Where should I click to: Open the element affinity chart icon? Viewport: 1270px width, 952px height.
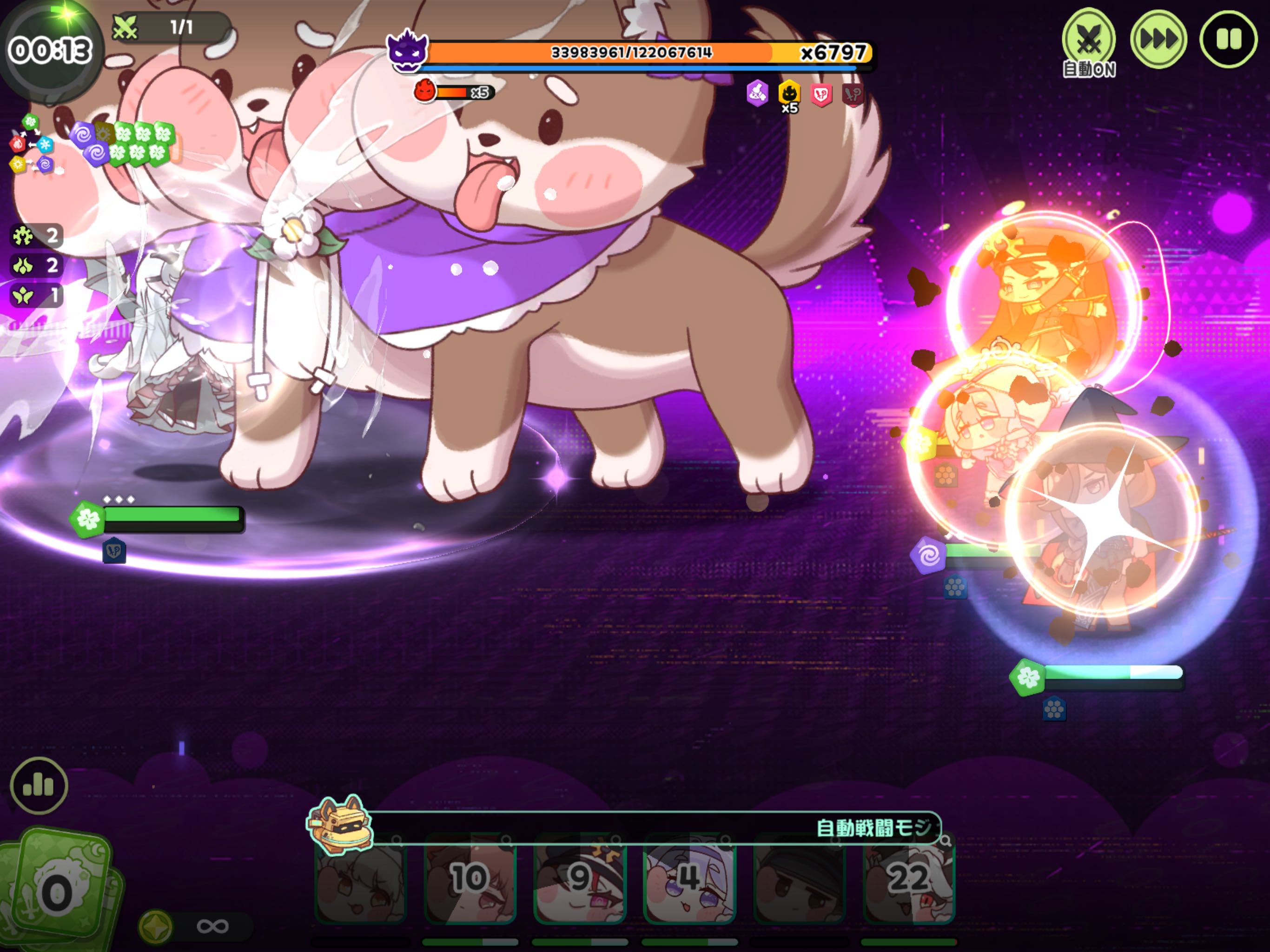32,144
